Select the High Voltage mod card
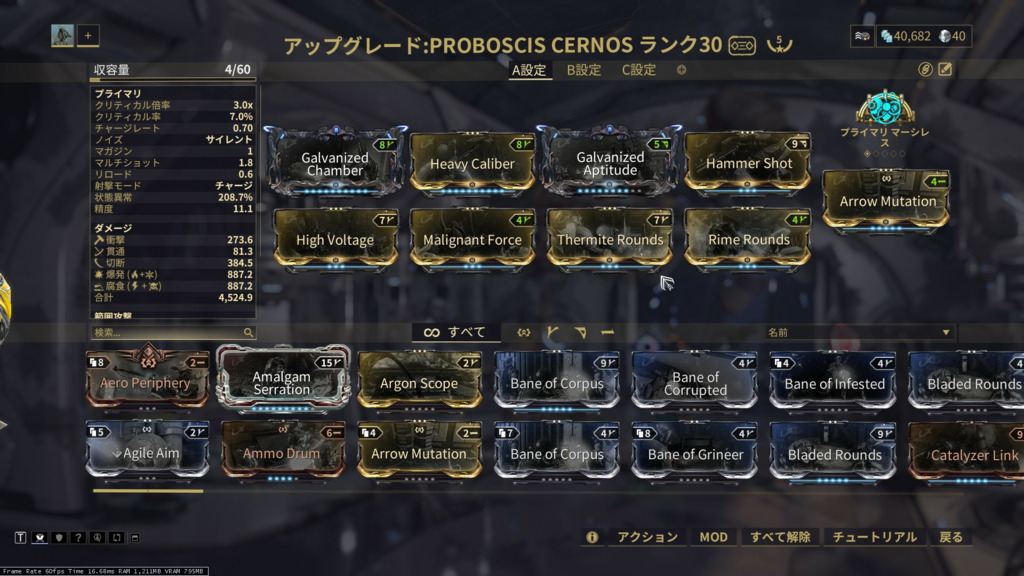 pyautogui.click(x=335, y=240)
